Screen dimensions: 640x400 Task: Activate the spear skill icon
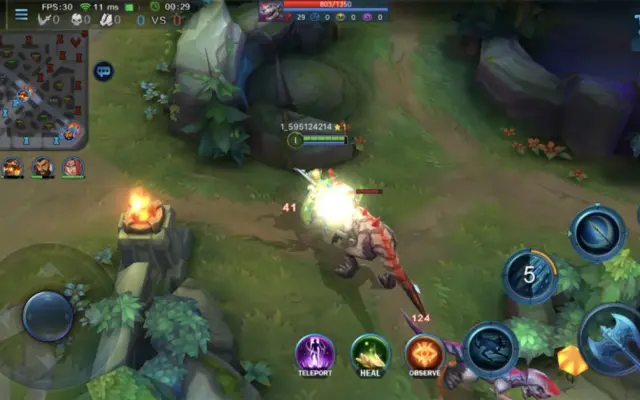[x=598, y=232]
